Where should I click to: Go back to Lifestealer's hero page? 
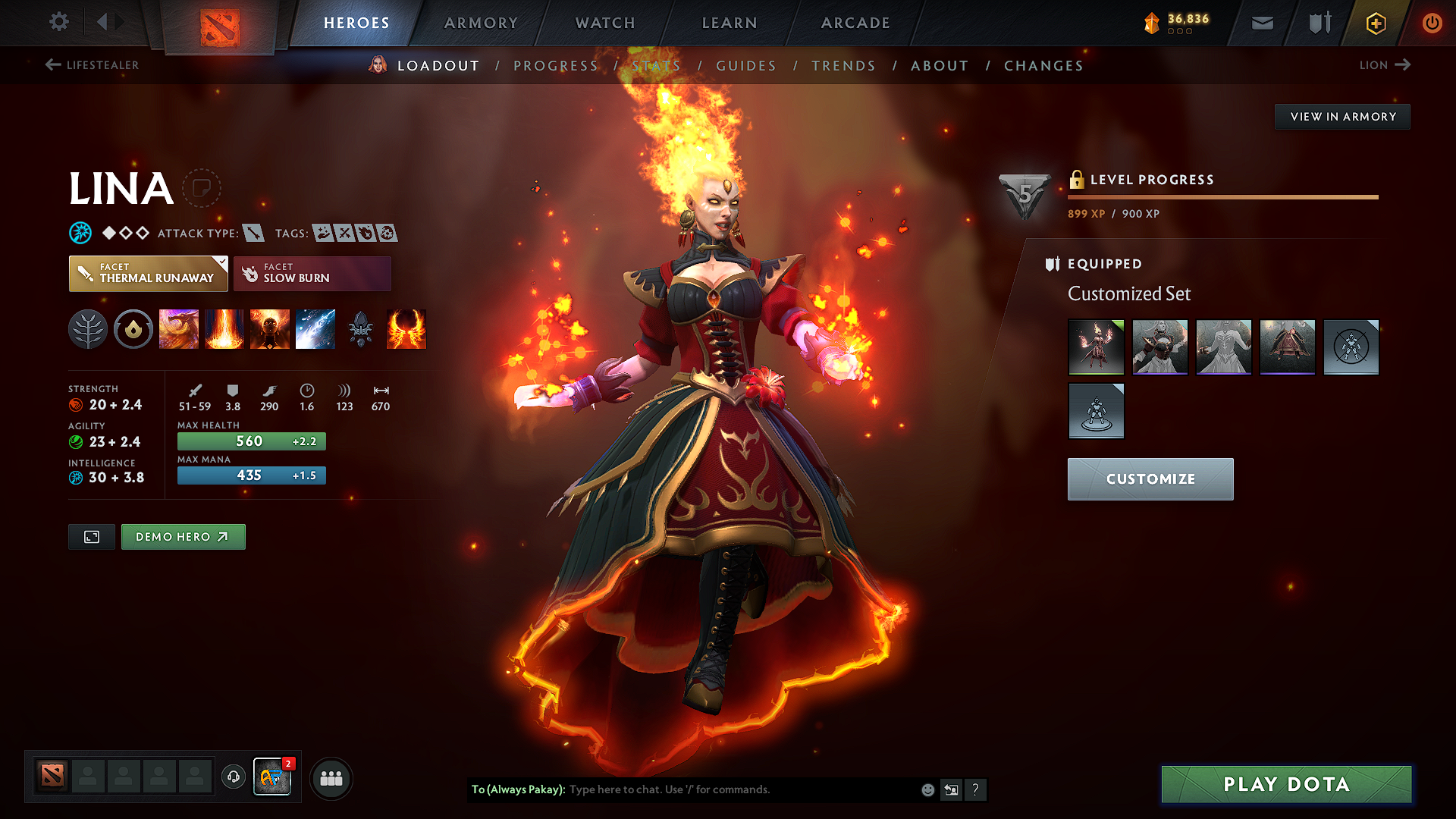coord(93,65)
